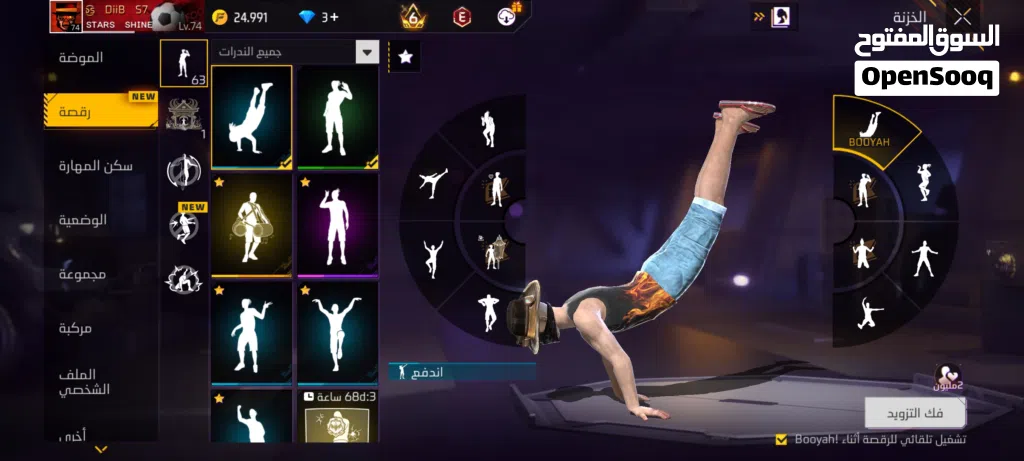Select the handstand emote thumbnail
Viewport: 1024px width, 461px height.
coord(251,118)
